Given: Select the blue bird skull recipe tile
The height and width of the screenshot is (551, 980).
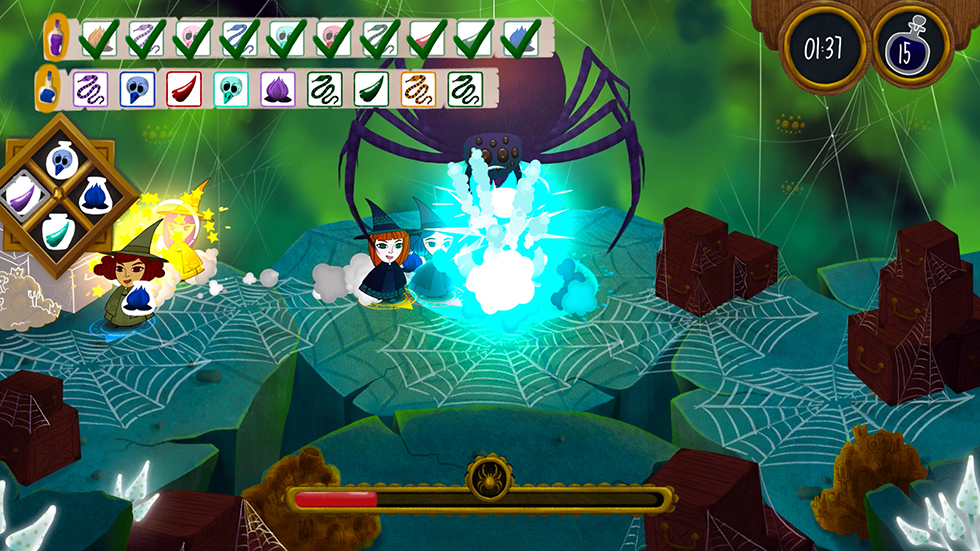Looking at the screenshot, I should click(x=135, y=88).
